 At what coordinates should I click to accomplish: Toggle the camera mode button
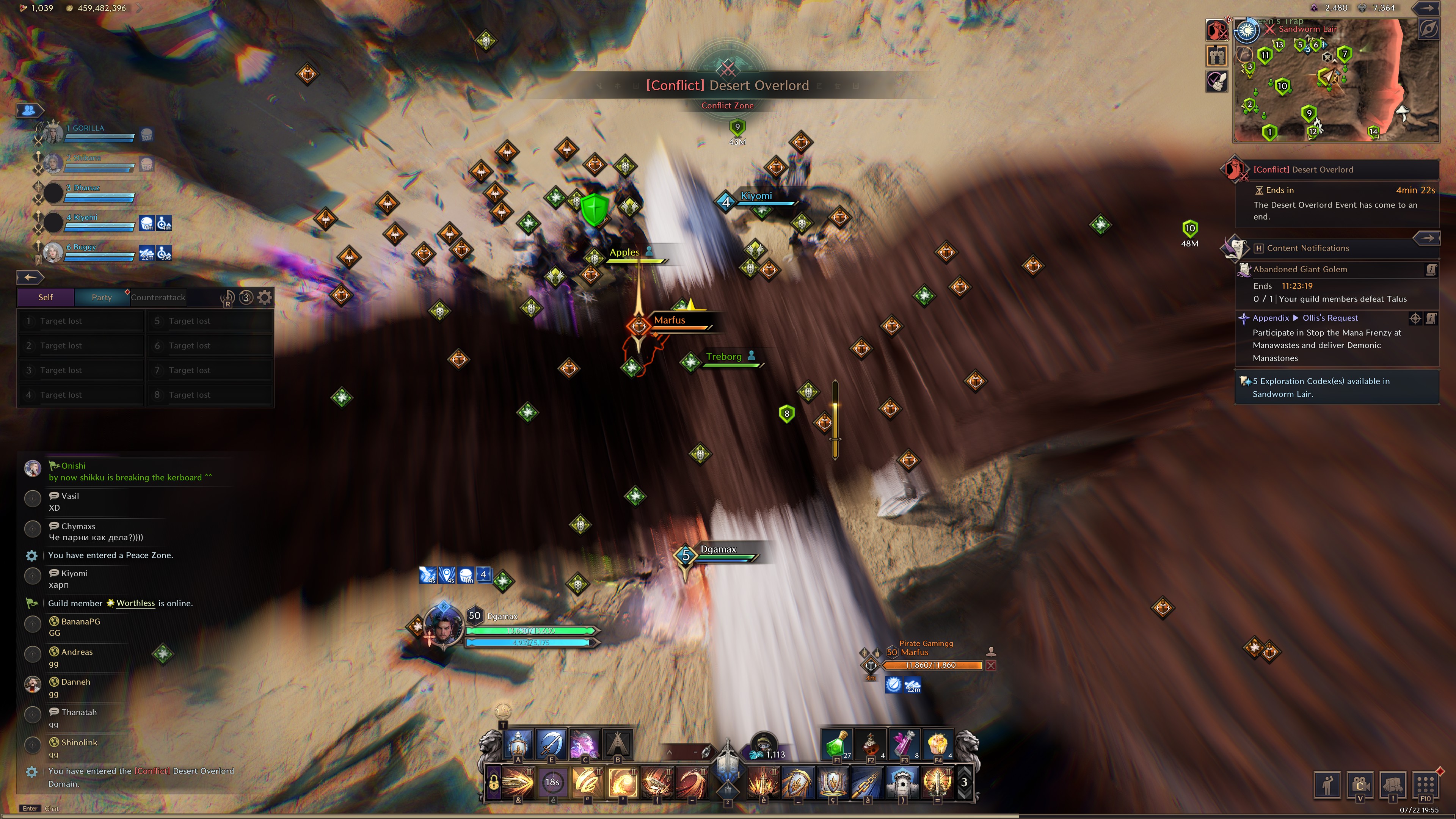tap(1360, 784)
